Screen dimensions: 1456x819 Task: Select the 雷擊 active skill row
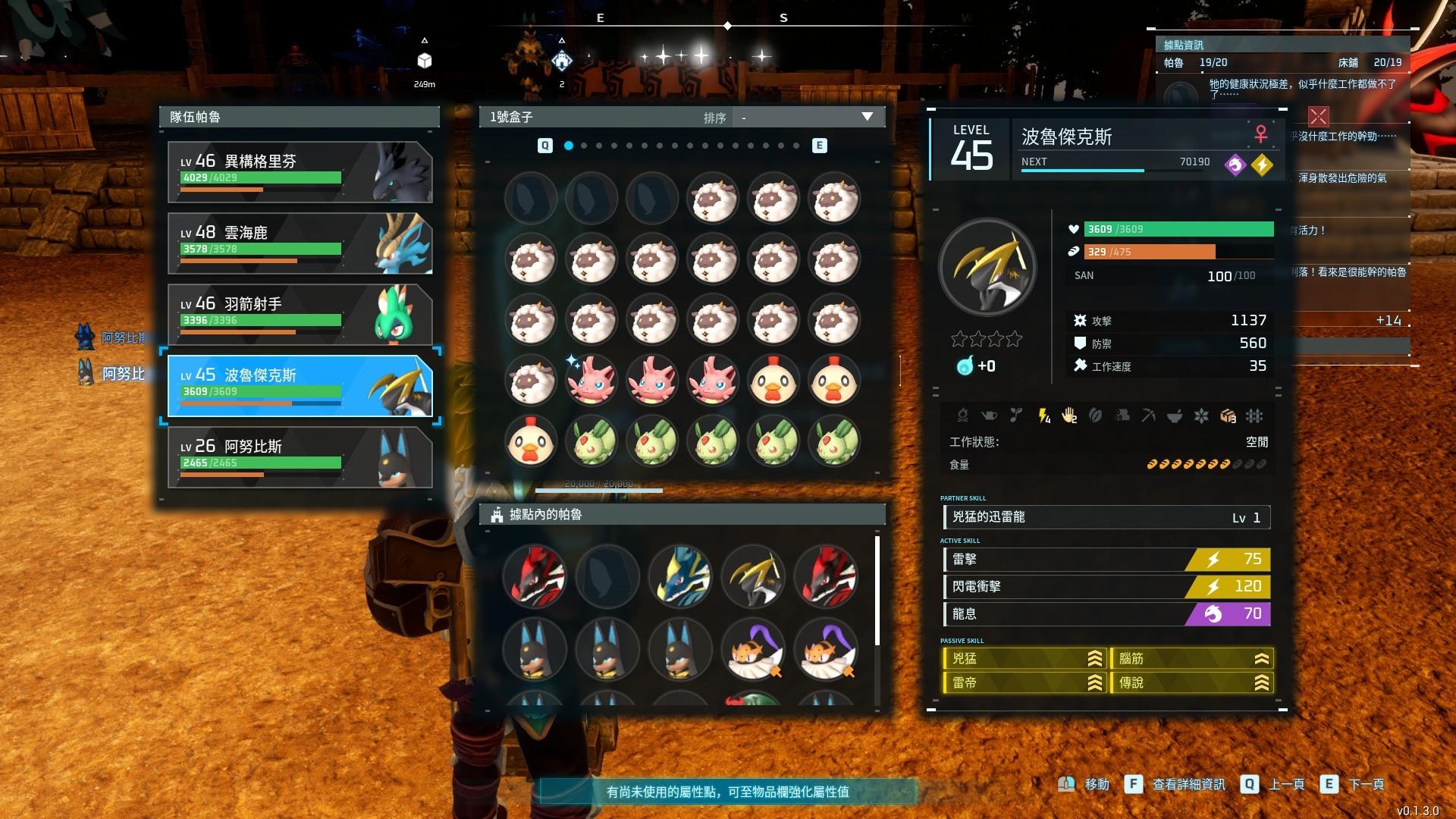click(x=1106, y=560)
